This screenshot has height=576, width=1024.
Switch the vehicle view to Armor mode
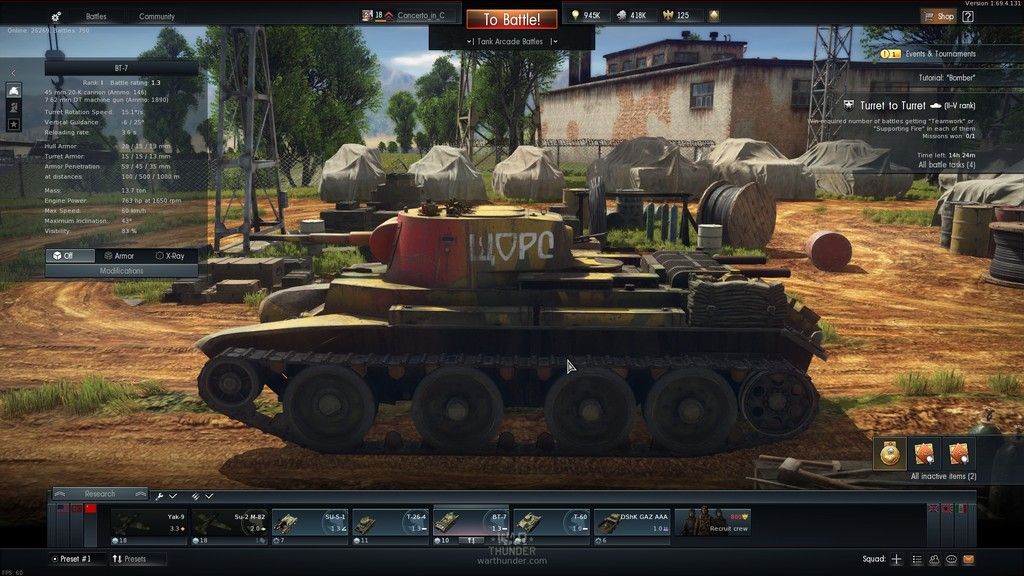click(x=118, y=256)
